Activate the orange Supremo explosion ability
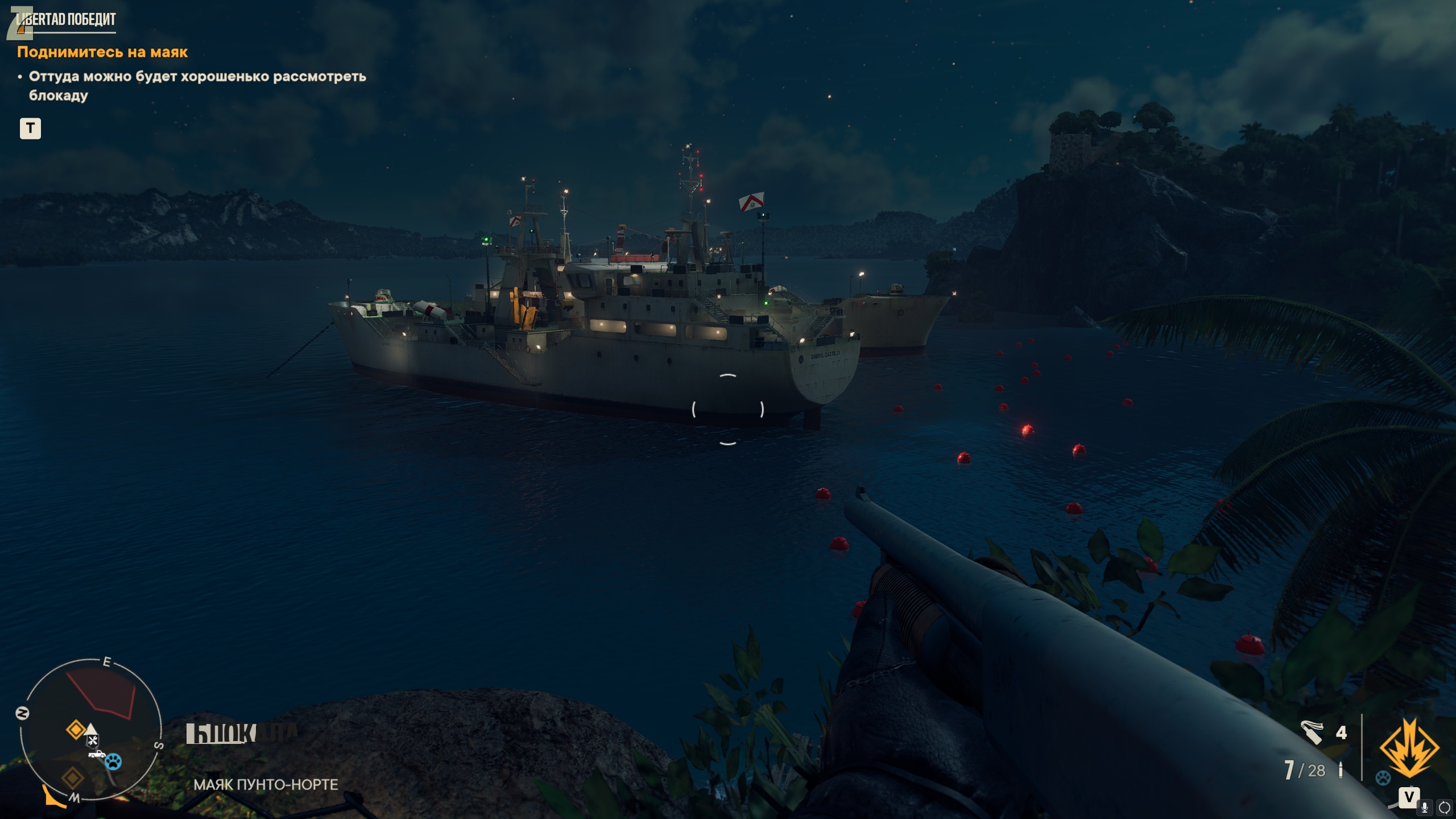Image resolution: width=1456 pixels, height=819 pixels. 1409,747
